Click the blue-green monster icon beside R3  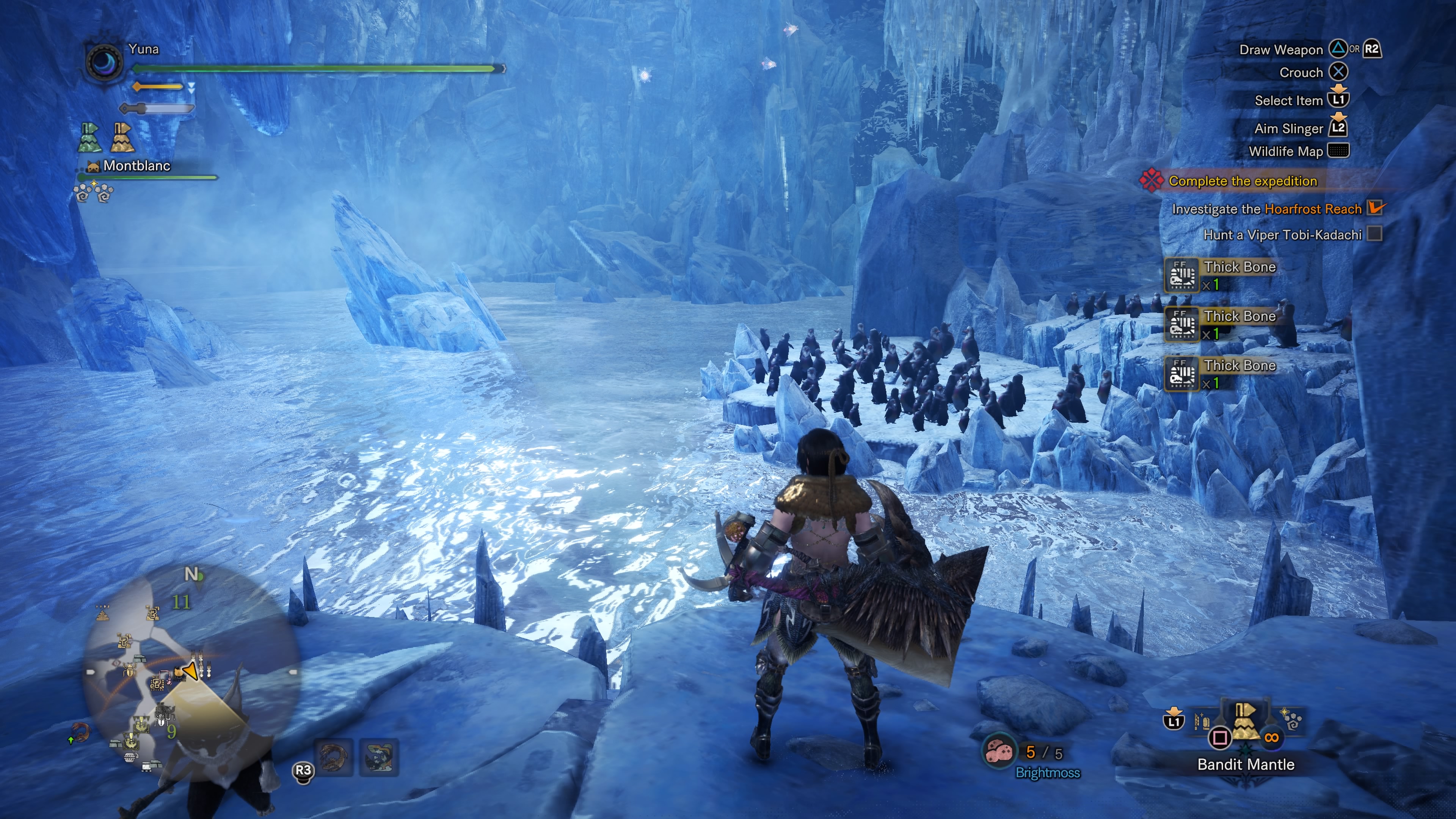(379, 758)
